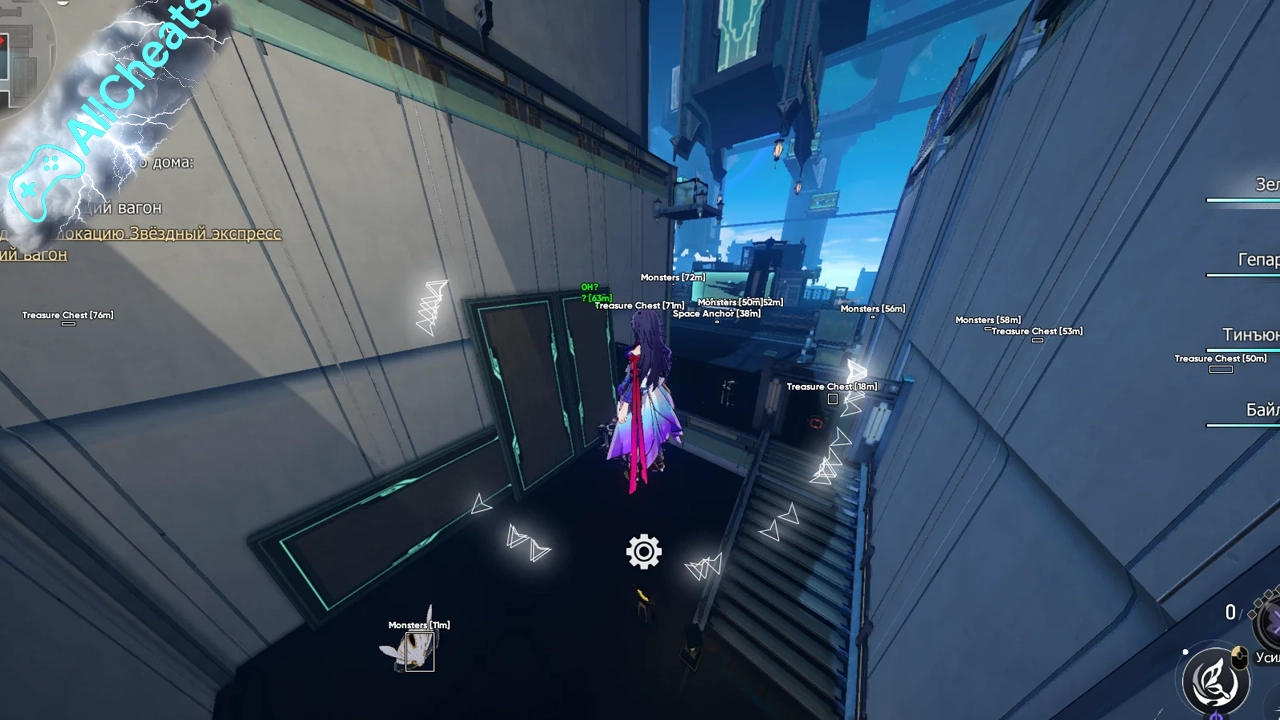Viewport: 1280px width, 720px height.
Task: Activate the butterfly technique icon
Action: click(x=1215, y=679)
